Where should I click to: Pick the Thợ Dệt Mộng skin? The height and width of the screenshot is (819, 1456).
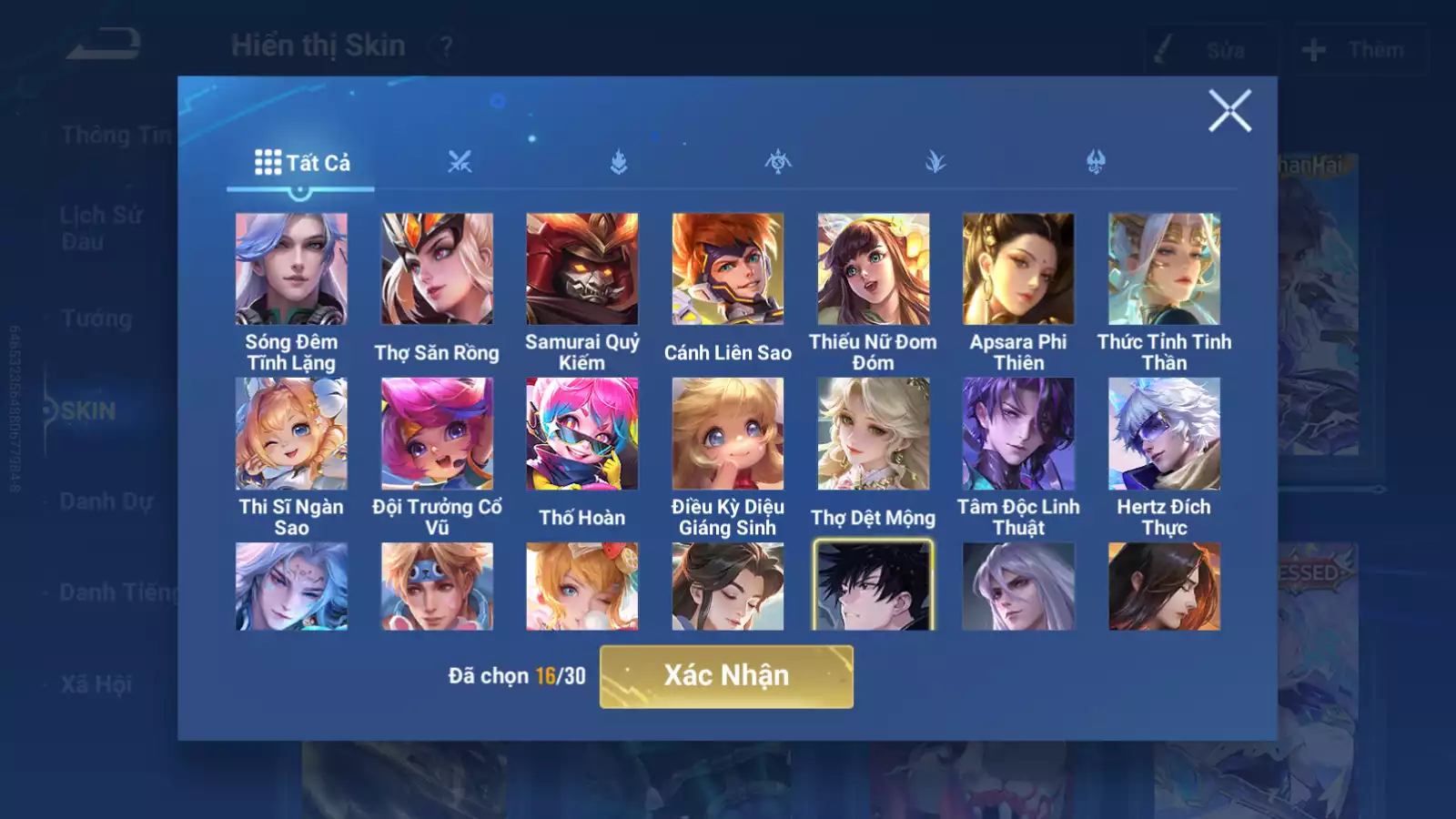click(x=874, y=434)
